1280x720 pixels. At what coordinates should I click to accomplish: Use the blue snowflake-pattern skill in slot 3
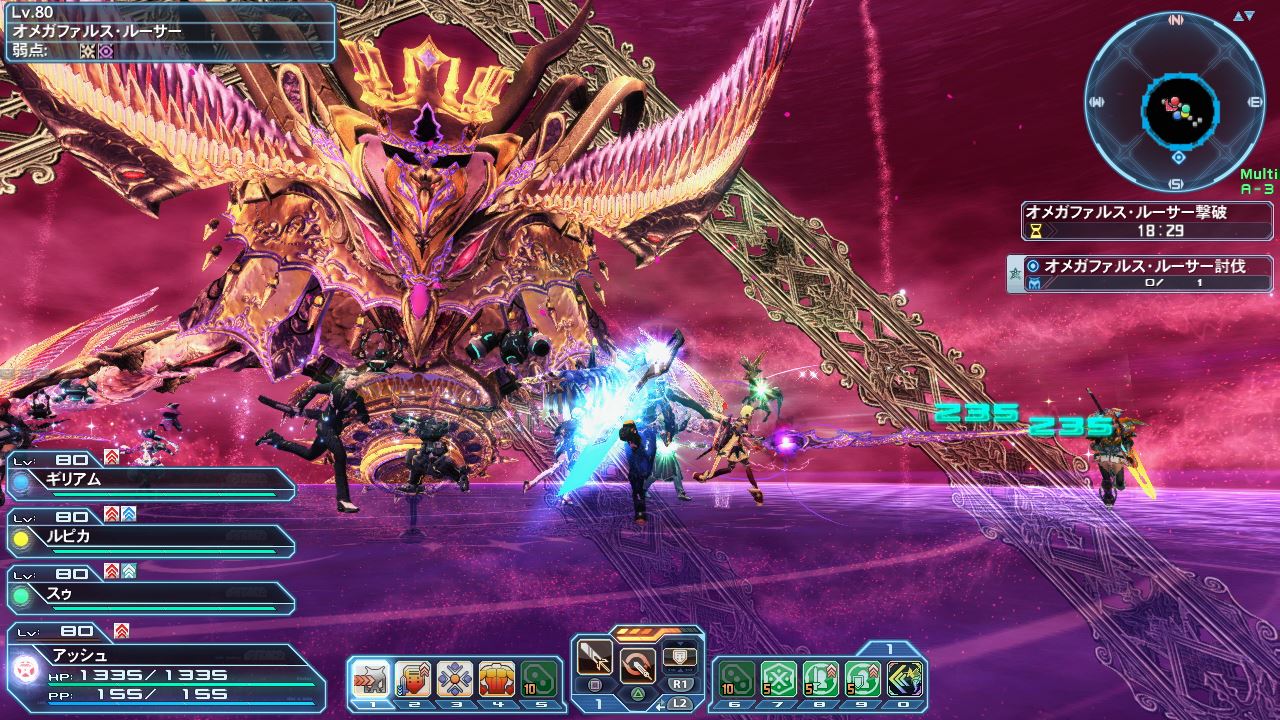click(x=455, y=679)
